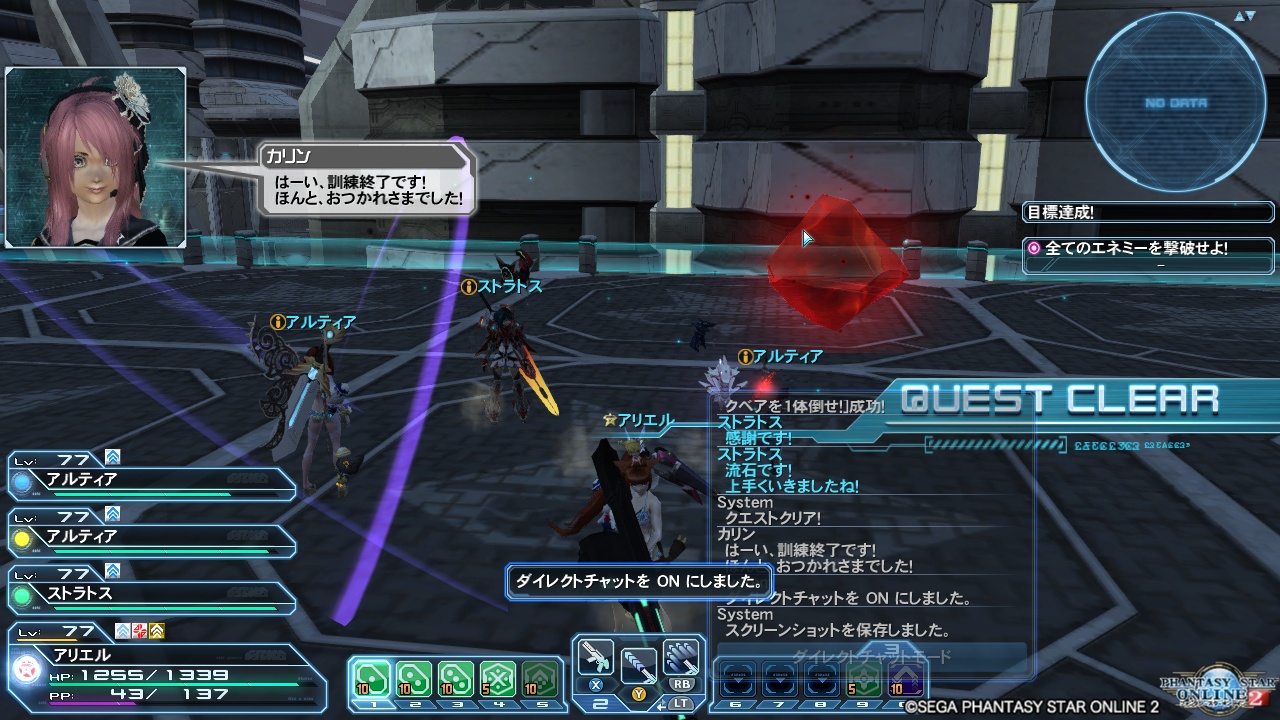Select the assault rifle weapon palette icon
The height and width of the screenshot is (720, 1280).
(x=595, y=658)
